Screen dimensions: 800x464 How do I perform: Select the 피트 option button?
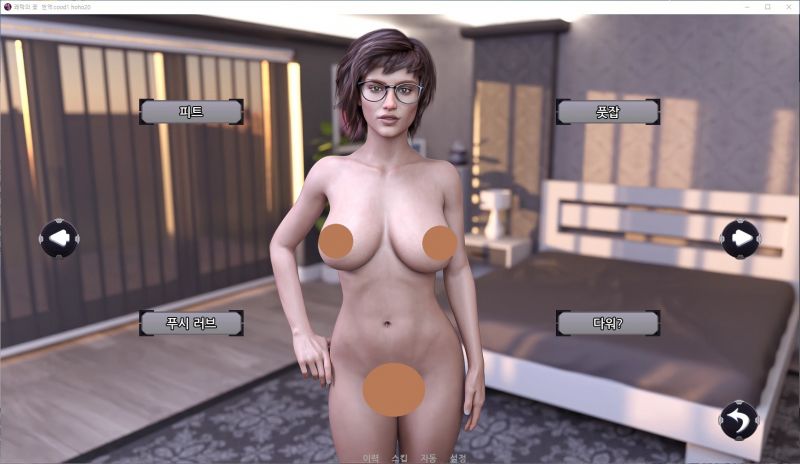tap(191, 111)
